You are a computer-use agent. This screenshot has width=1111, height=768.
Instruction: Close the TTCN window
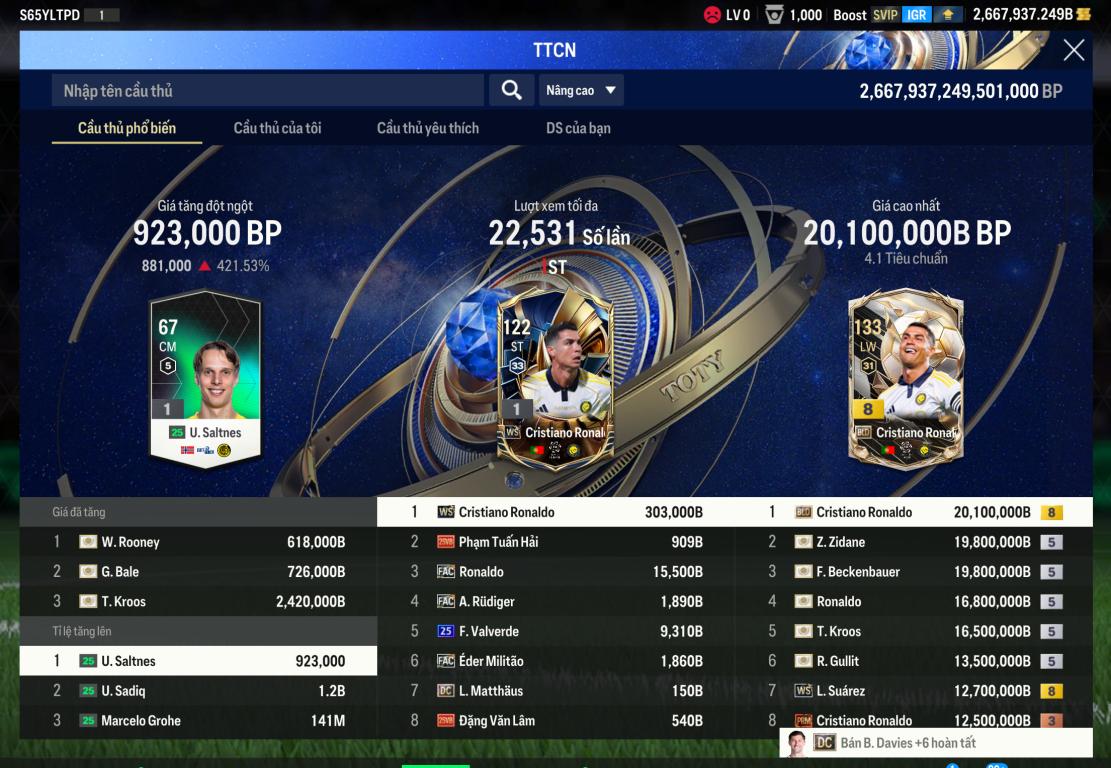point(1073,50)
